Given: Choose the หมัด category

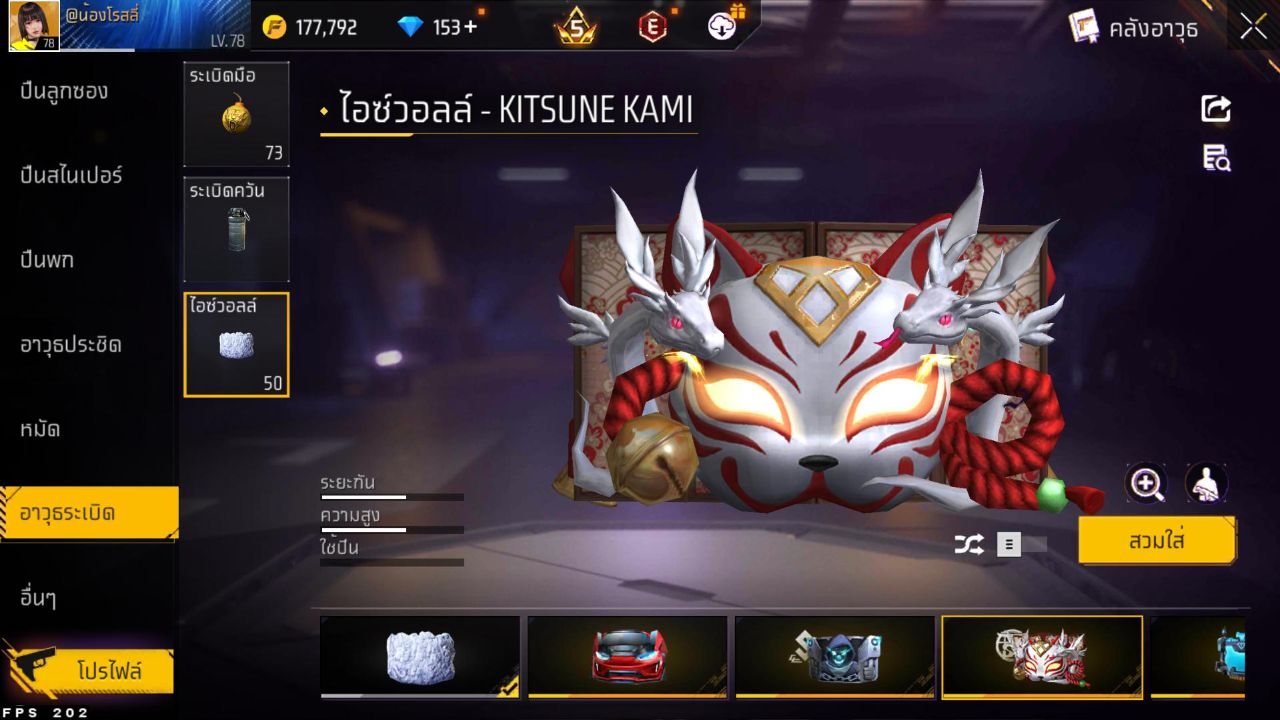Looking at the screenshot, I should (x=40, y=430).
